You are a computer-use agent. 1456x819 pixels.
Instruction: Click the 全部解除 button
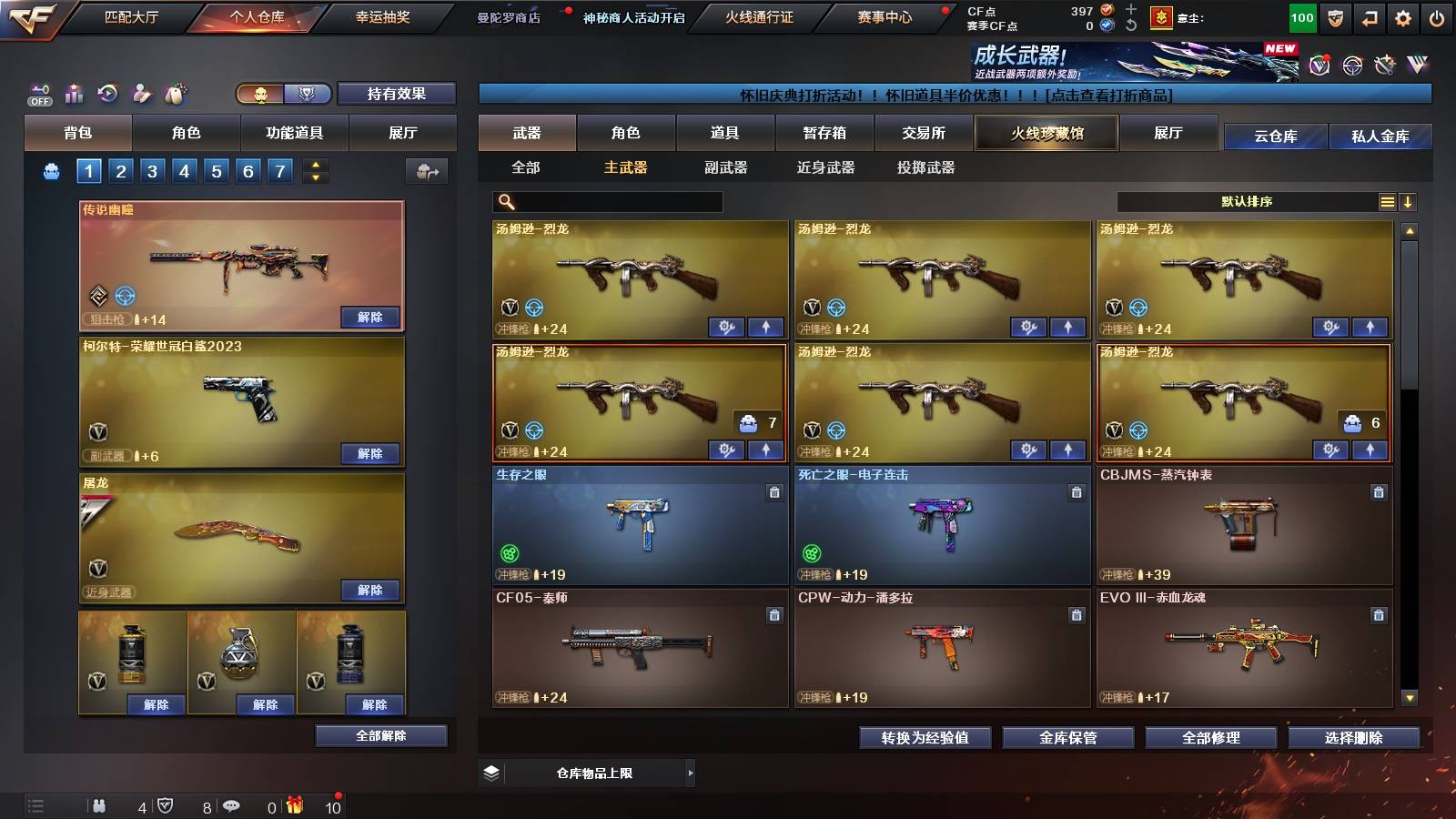pyautogui.click(x=379, y=735)
